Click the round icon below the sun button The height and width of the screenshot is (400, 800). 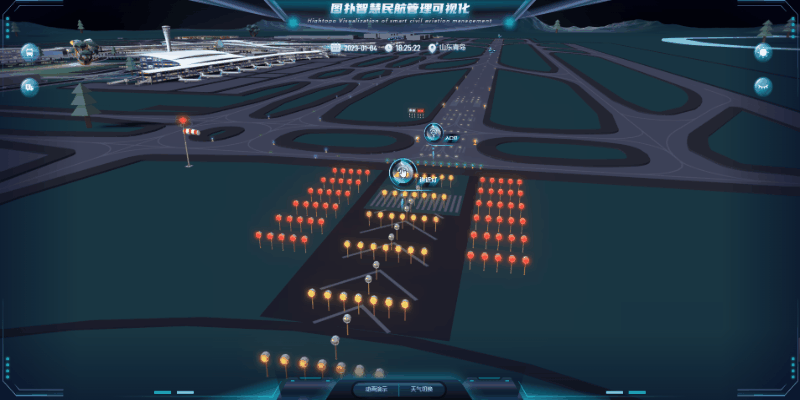763,86
